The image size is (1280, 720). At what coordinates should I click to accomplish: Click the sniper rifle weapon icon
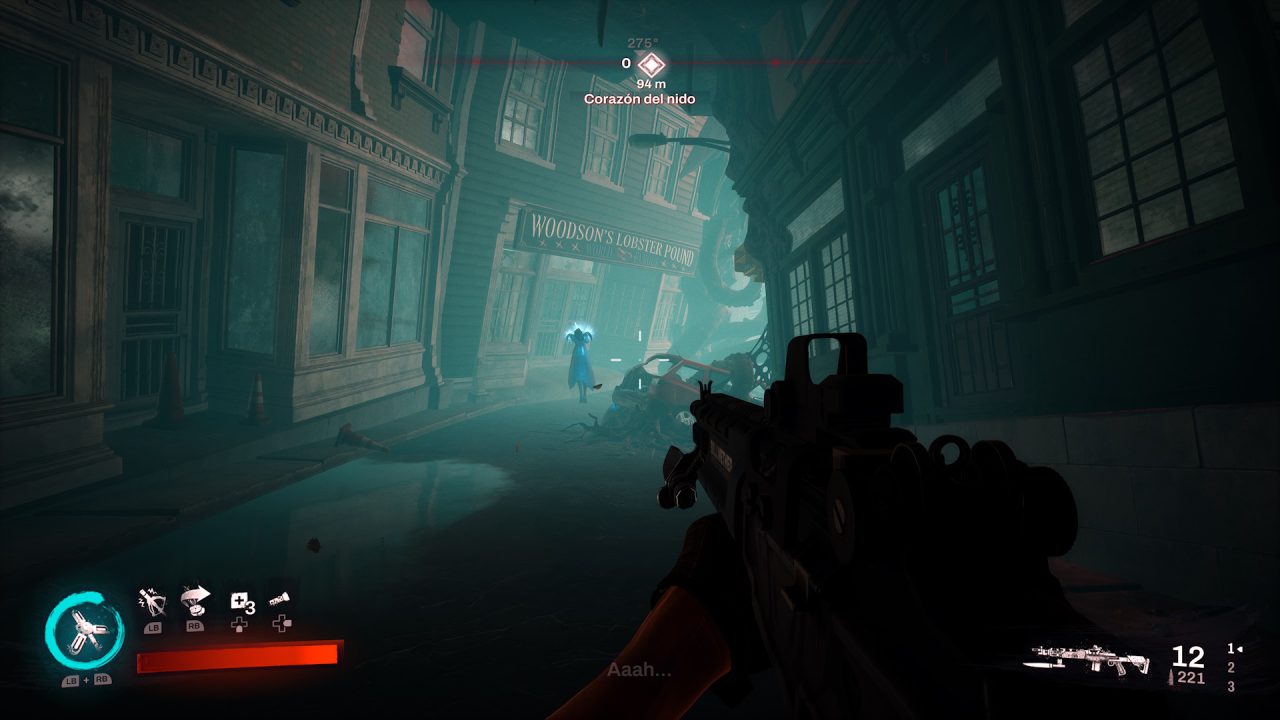click(1087, 660)
